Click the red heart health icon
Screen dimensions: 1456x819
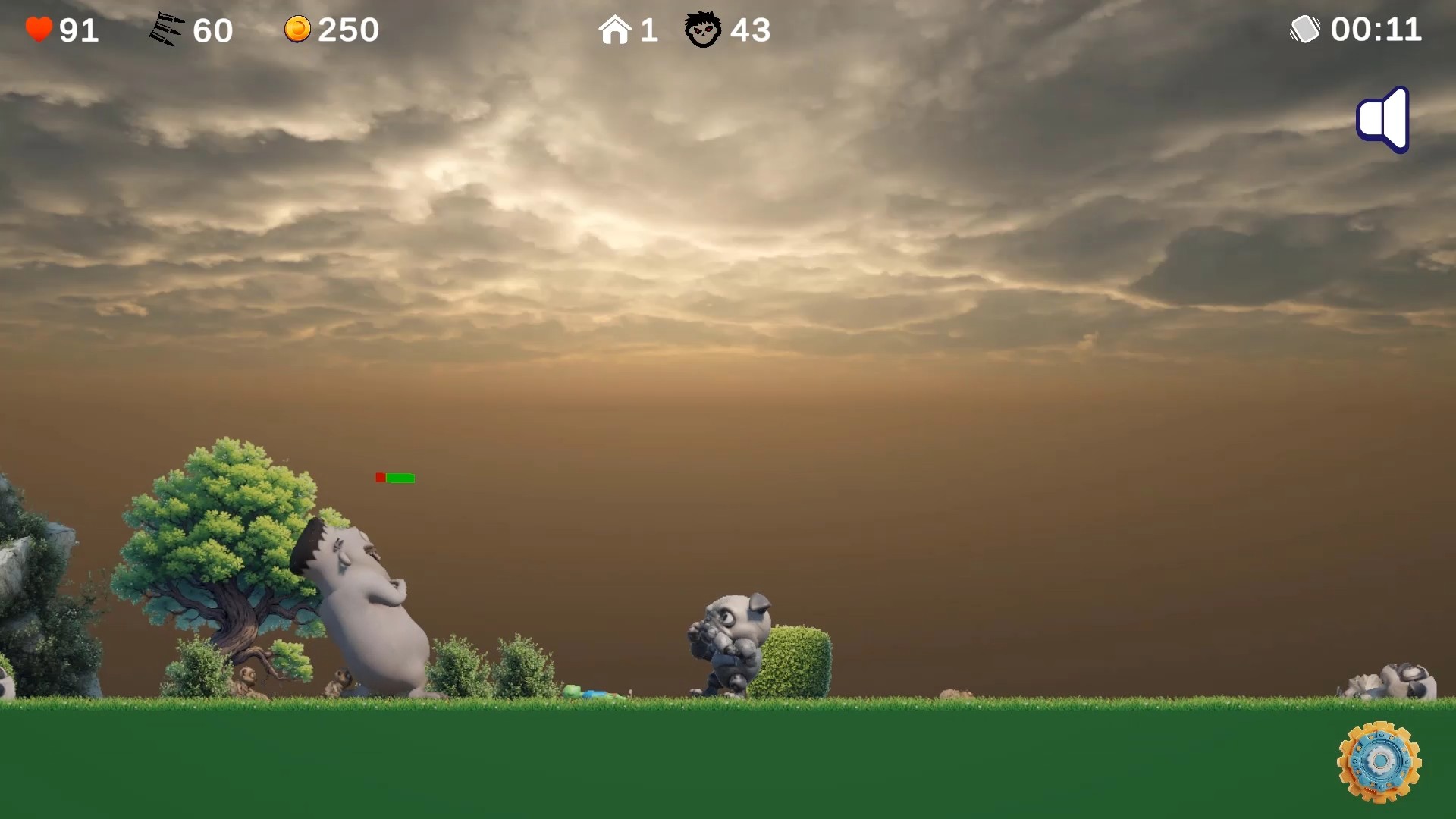[x=37, y=29]
